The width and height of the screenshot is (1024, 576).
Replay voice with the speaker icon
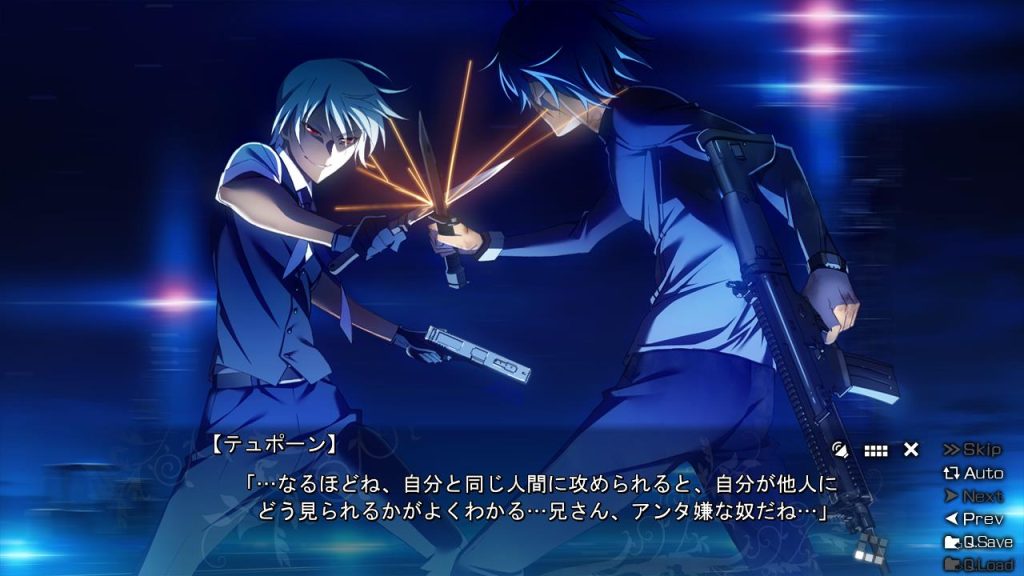point(841,451)
